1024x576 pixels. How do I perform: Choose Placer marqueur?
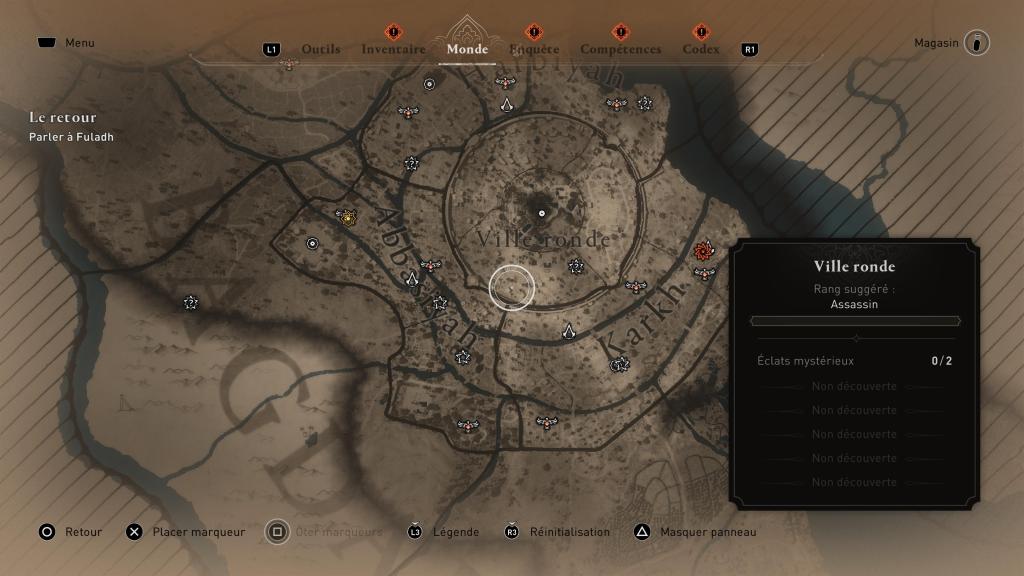tap(186, 532)
